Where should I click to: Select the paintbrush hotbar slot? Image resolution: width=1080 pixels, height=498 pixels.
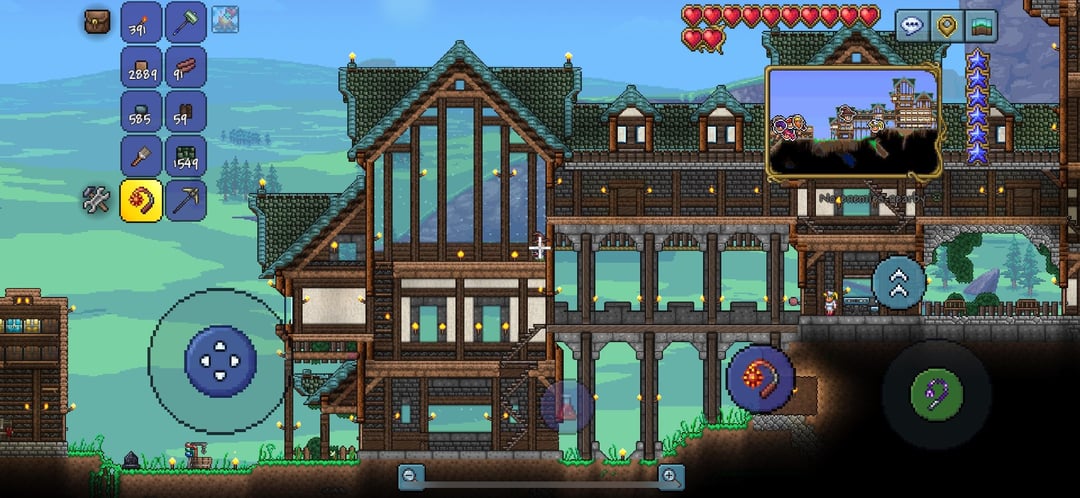pyautogui.click(x=141, y=155)
